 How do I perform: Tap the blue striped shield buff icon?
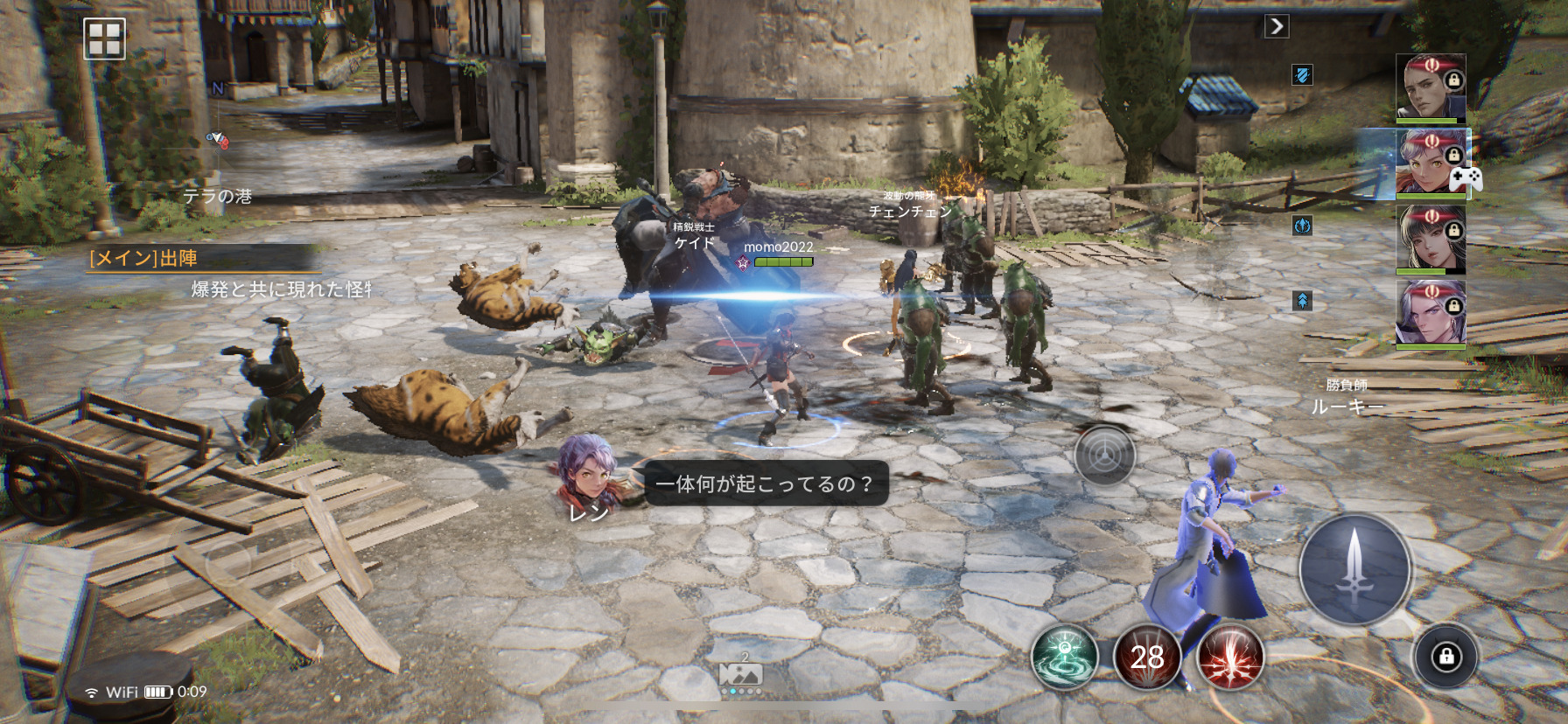tap(1302, 75)
